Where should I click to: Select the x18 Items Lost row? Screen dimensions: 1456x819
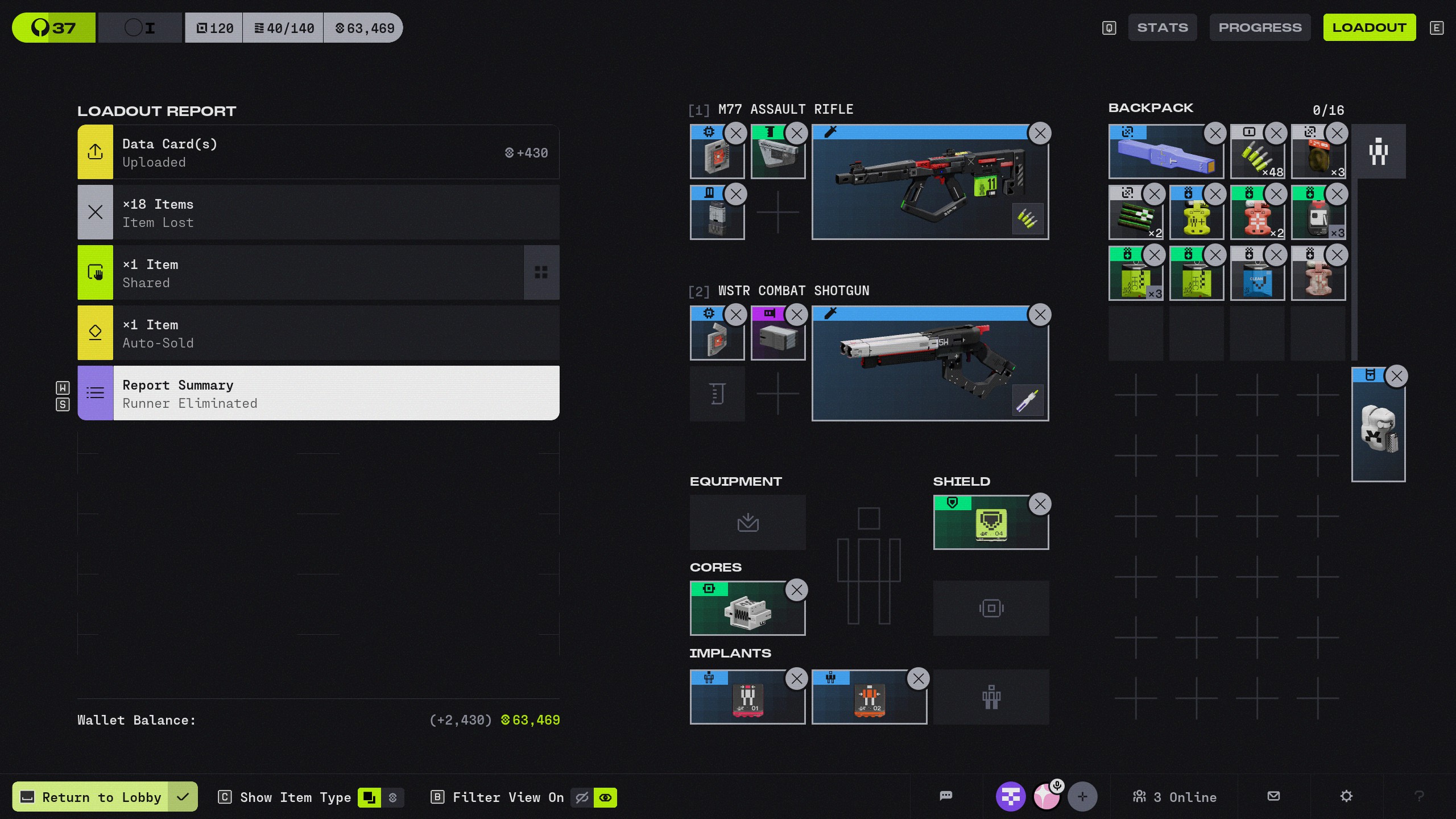[318, 213]
